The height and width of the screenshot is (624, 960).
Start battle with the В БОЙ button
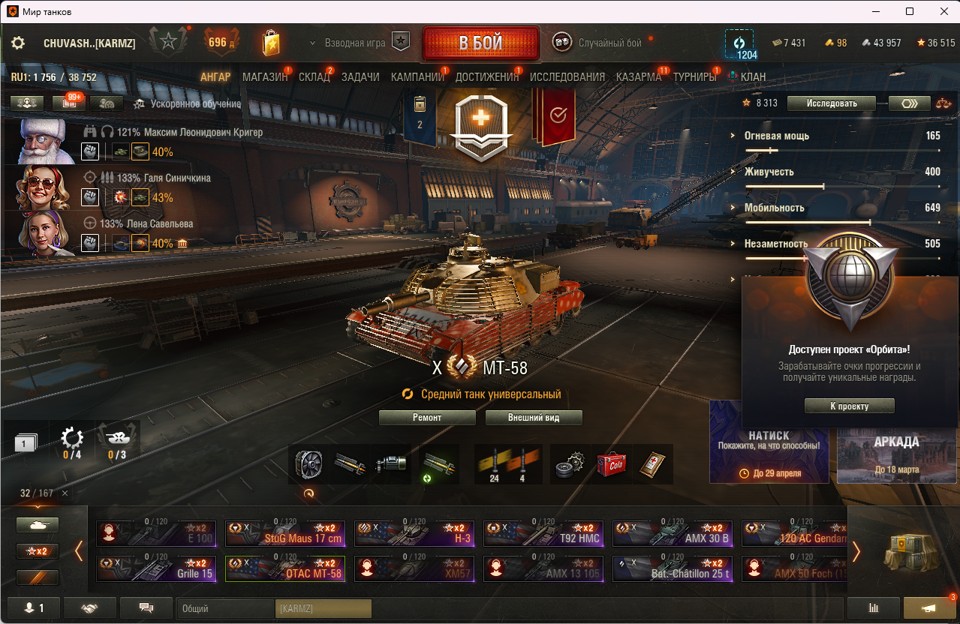[480, 43]
